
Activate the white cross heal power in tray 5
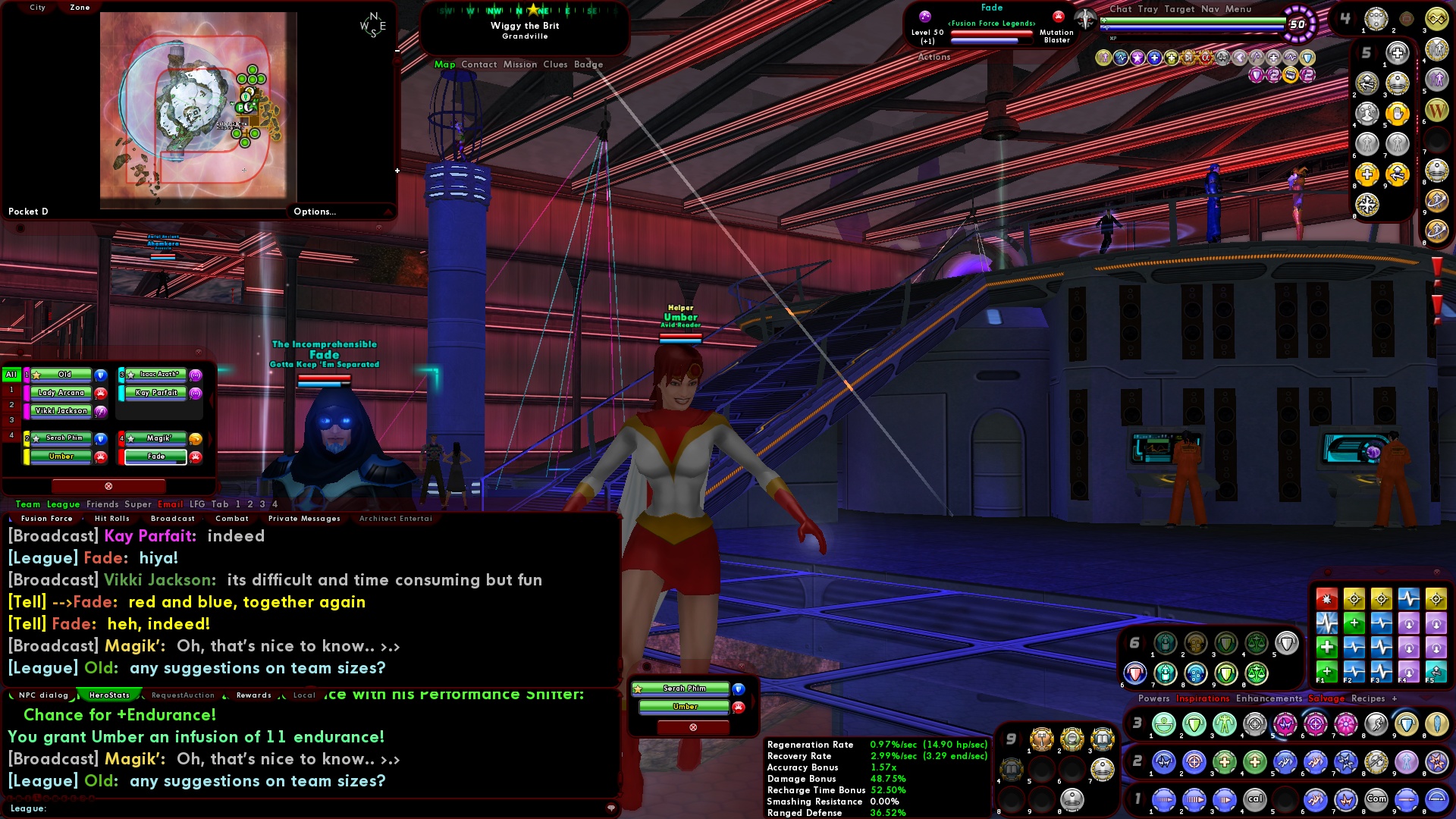(x=1398, y=52)
